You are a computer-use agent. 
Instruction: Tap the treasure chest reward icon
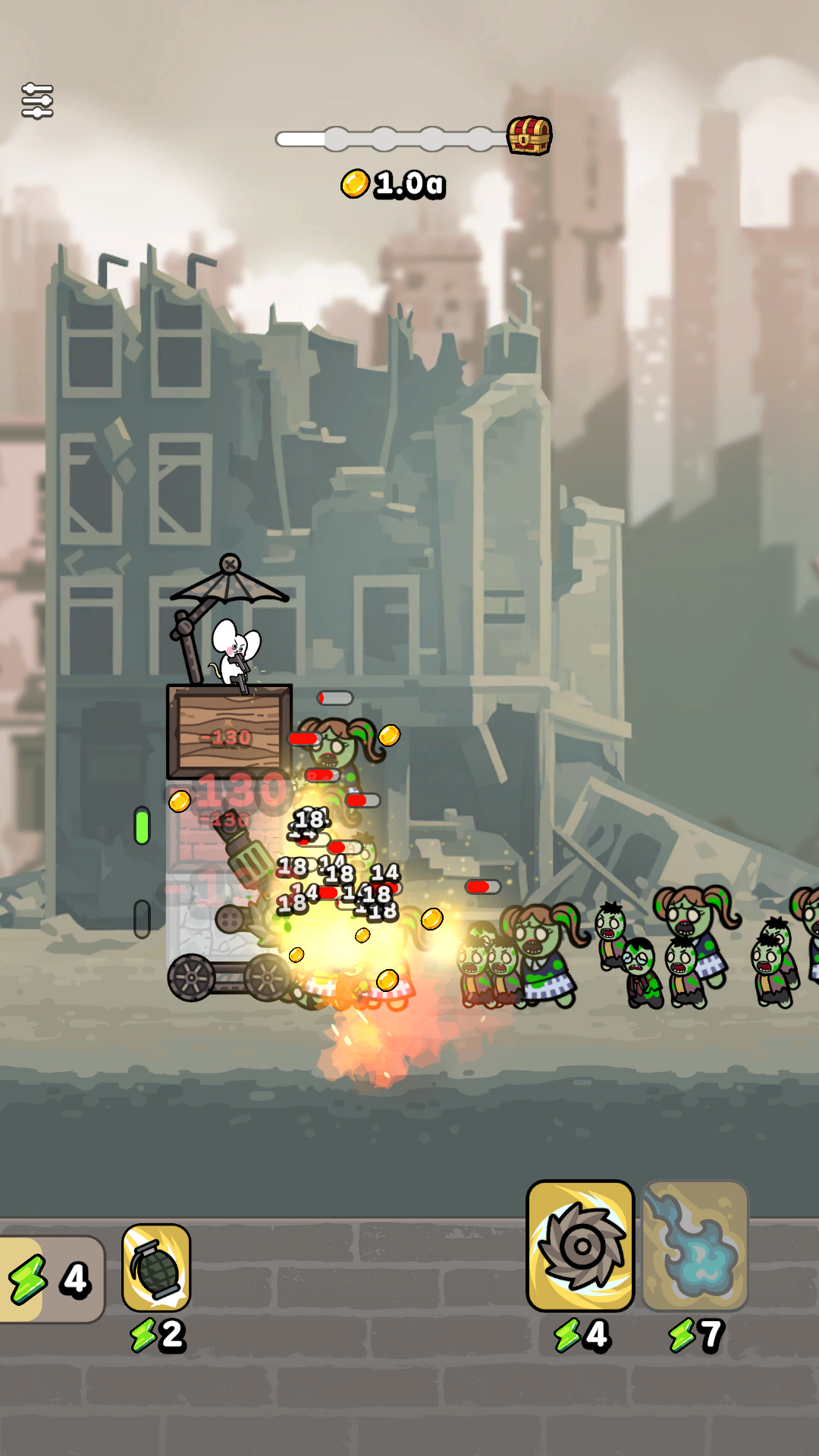pos(529,136)
